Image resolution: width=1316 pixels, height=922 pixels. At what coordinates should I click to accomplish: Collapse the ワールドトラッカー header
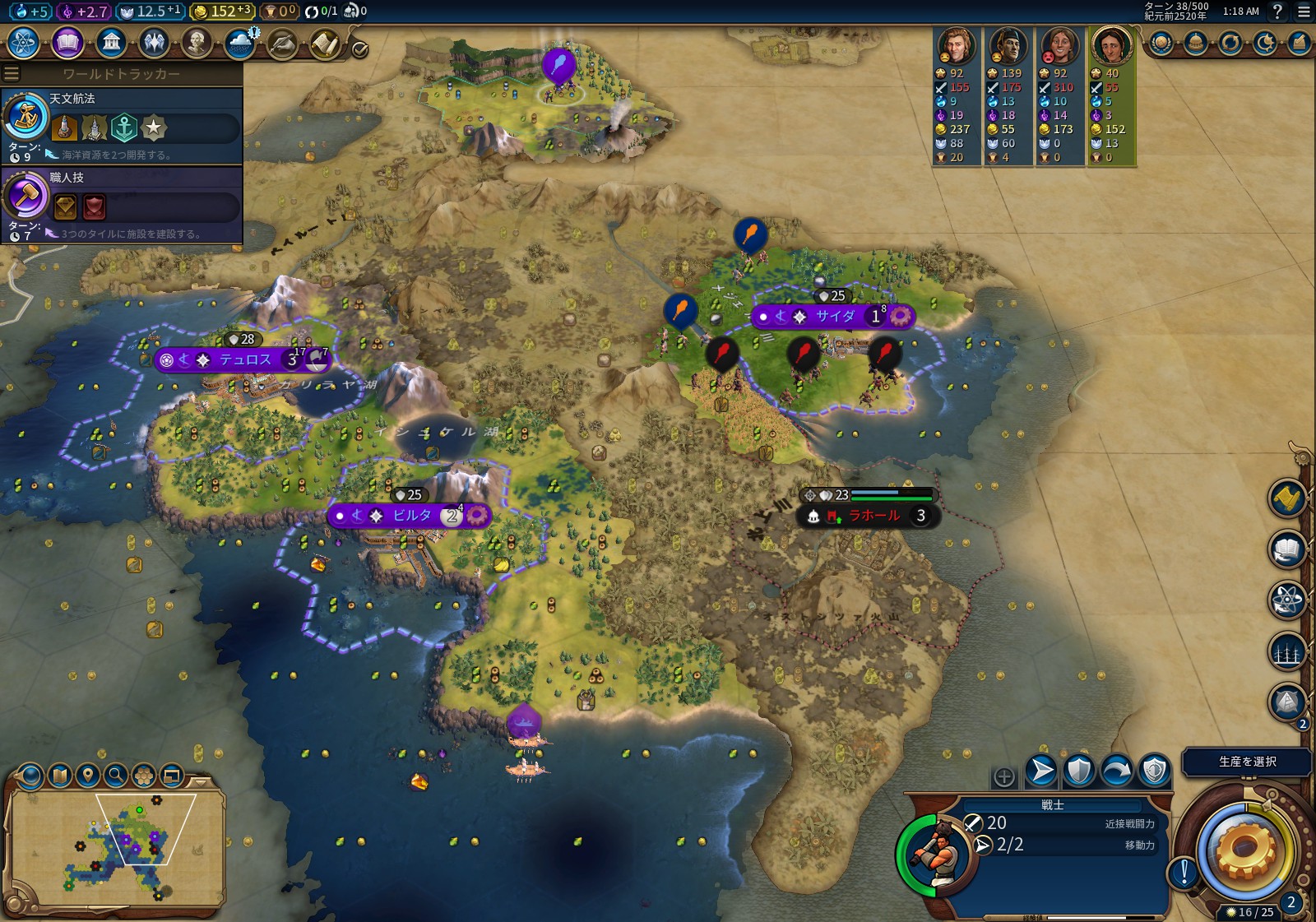click(x=121, y=74)
